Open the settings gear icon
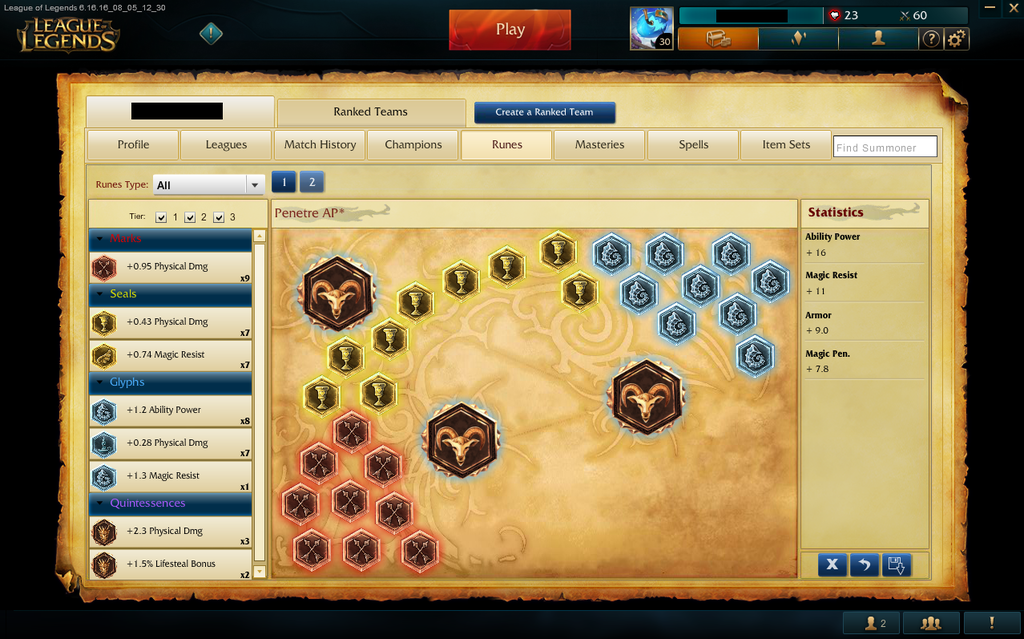The width and height of the screenshot is (1024, 639). pos(957,39)
